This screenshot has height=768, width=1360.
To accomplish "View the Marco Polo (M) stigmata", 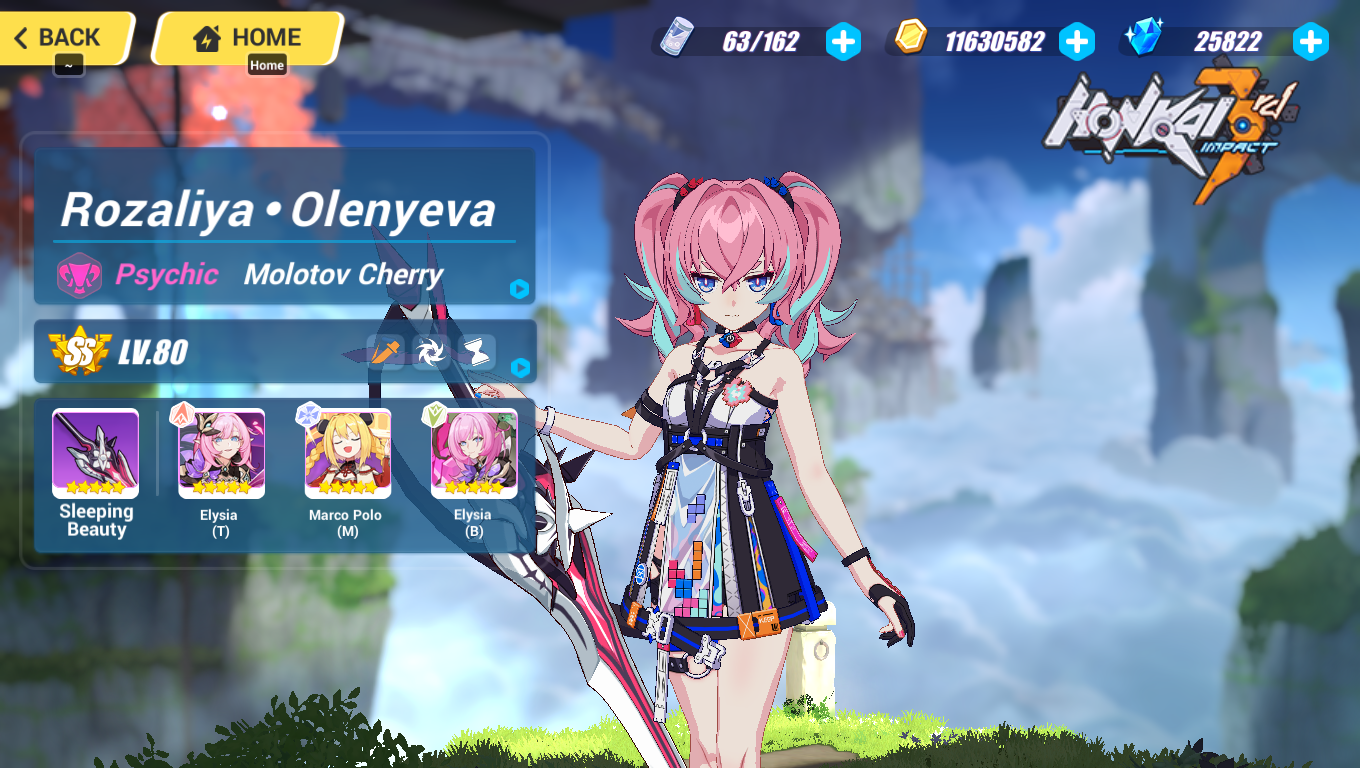I will (x=345, y=455).
